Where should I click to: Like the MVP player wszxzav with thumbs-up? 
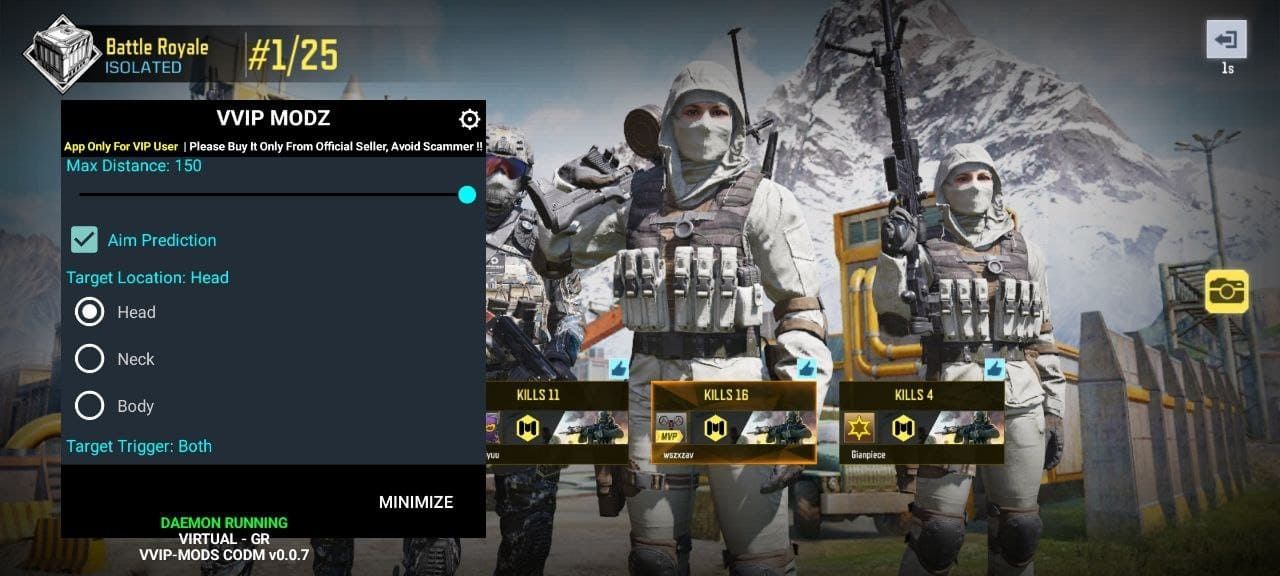806,369
